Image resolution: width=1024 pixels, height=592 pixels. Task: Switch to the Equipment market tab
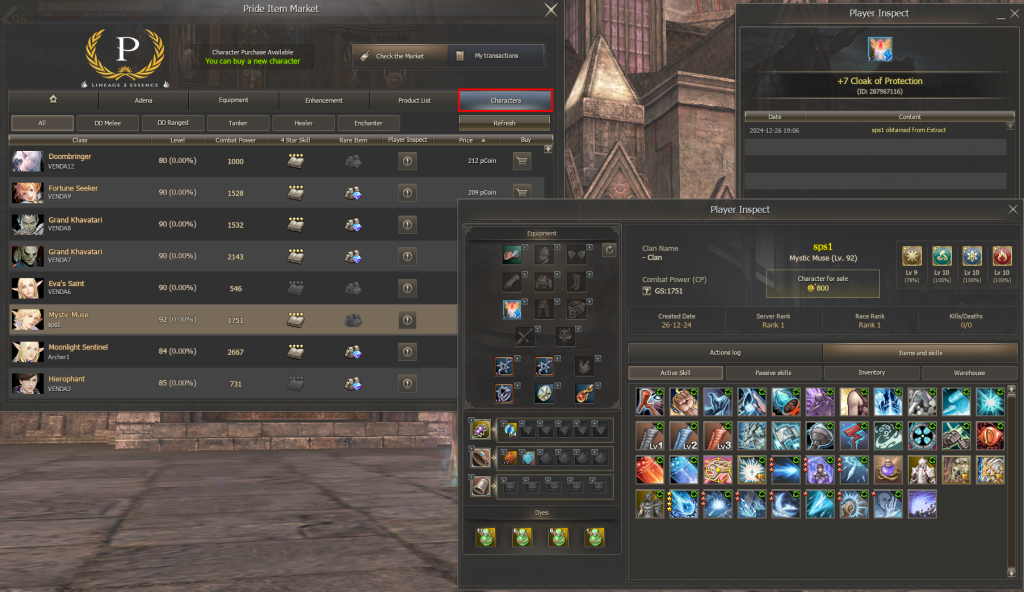pyautogui.click(x=233, y=100)
